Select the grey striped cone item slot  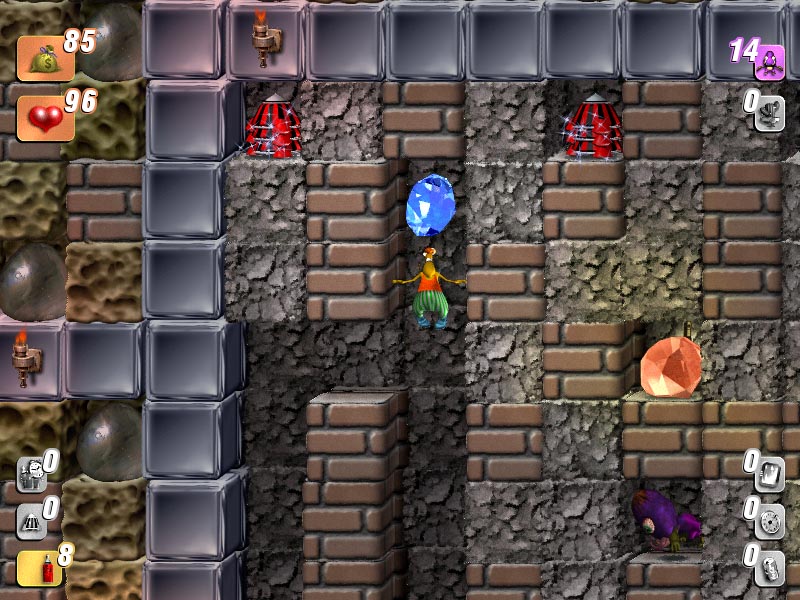(x=31, y=520)
